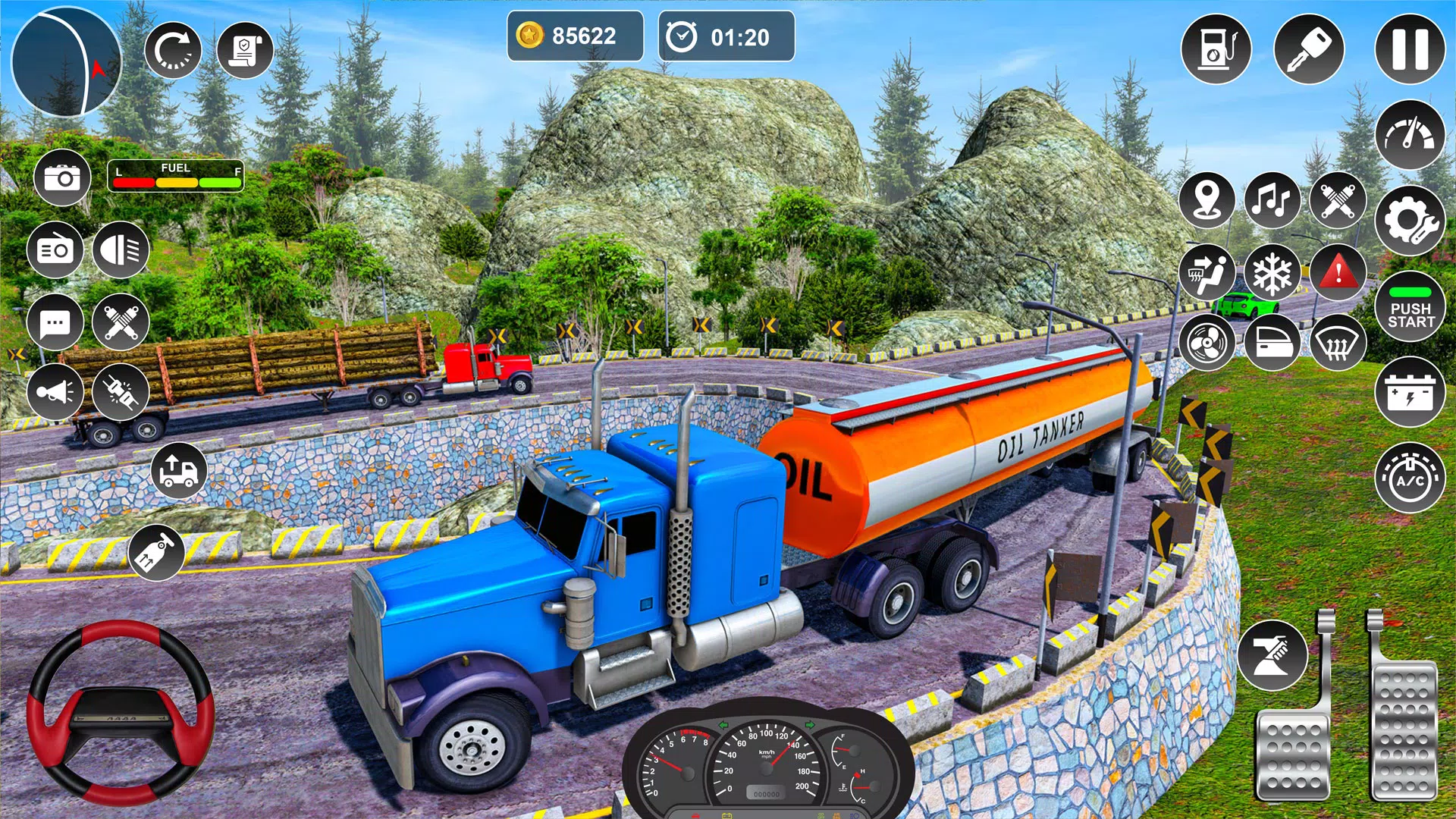The height and width of the screenshot is (819, 1456).
Task: Click the circular minimap
Action: pos(66,61)
